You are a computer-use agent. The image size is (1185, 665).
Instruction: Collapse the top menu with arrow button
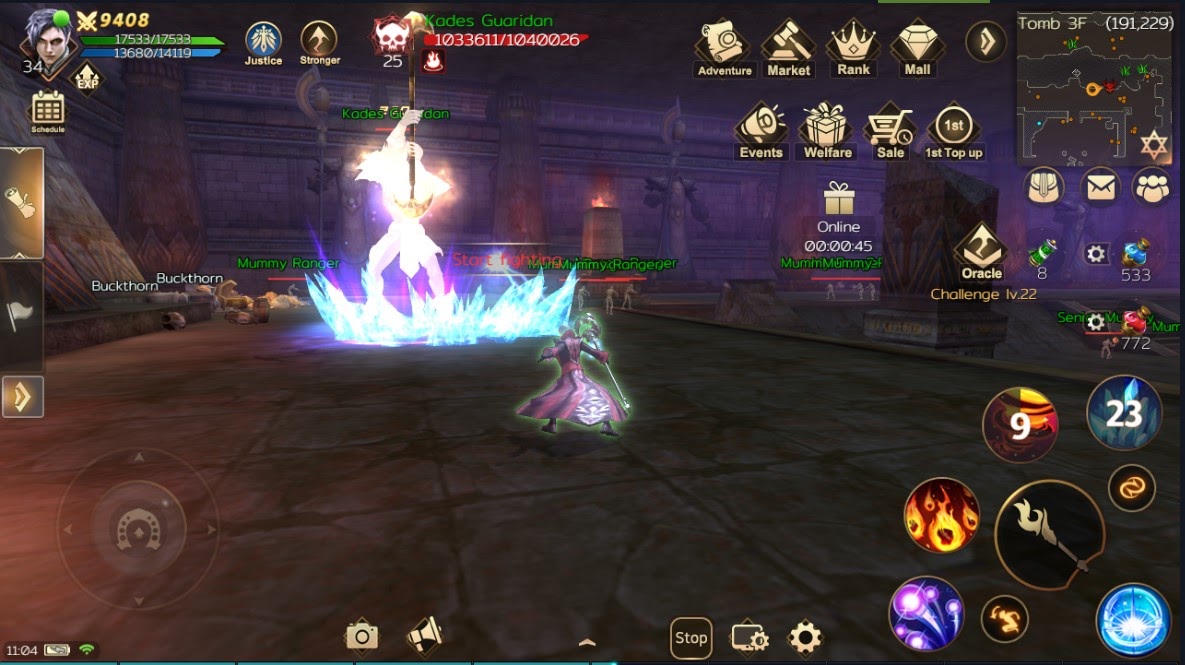point(986,41)
